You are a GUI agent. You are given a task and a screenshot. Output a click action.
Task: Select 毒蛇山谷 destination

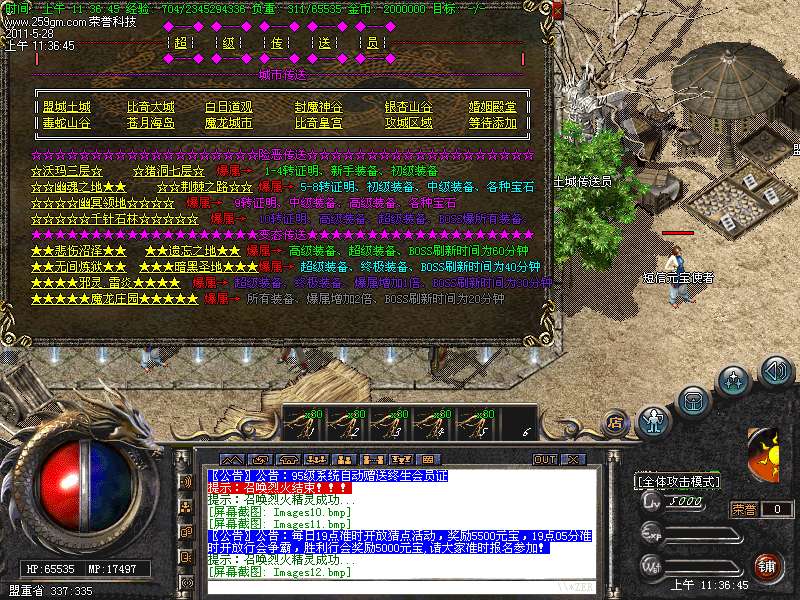click(x=66, y=123)
